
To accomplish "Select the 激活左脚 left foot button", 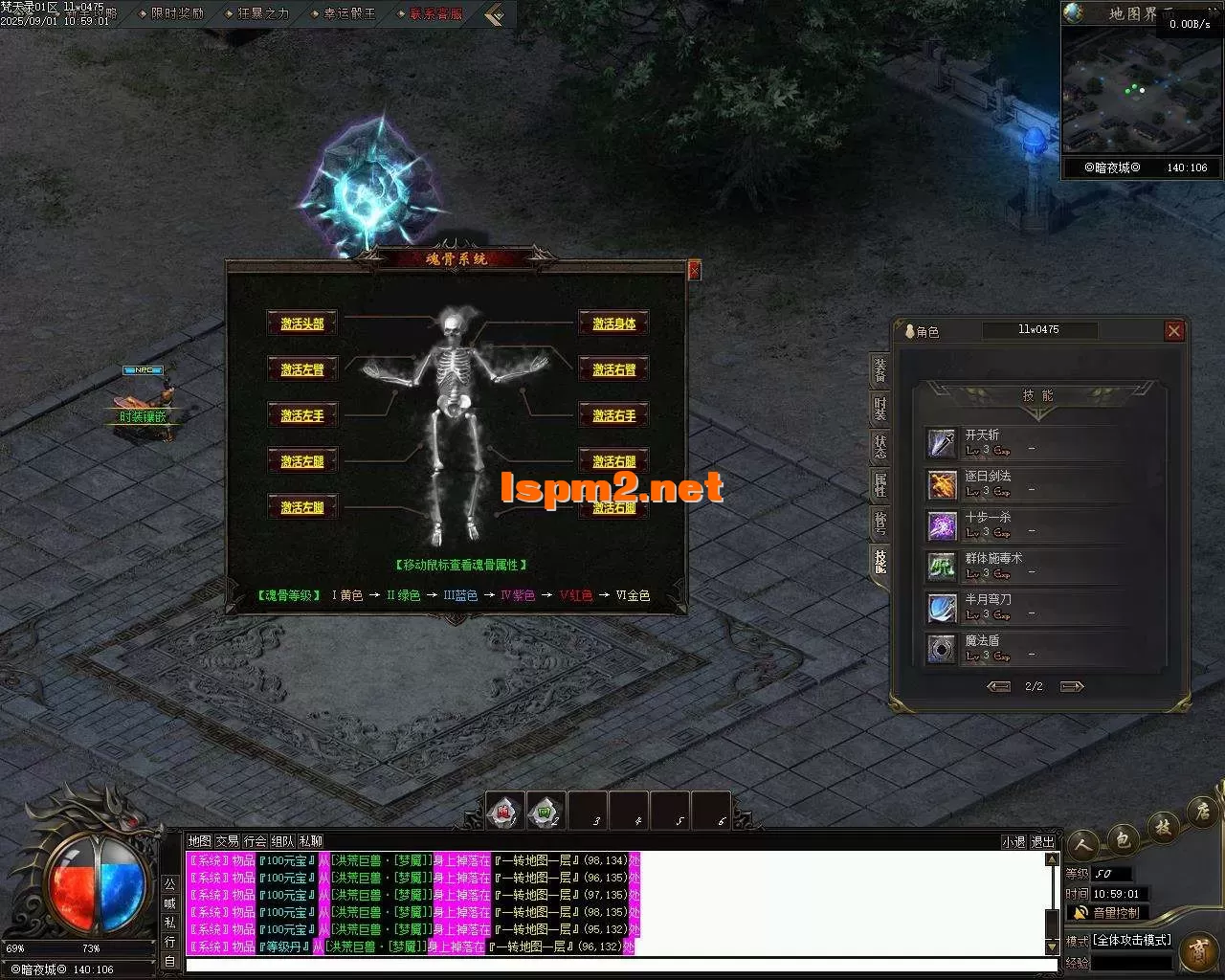I will (302, 507).
